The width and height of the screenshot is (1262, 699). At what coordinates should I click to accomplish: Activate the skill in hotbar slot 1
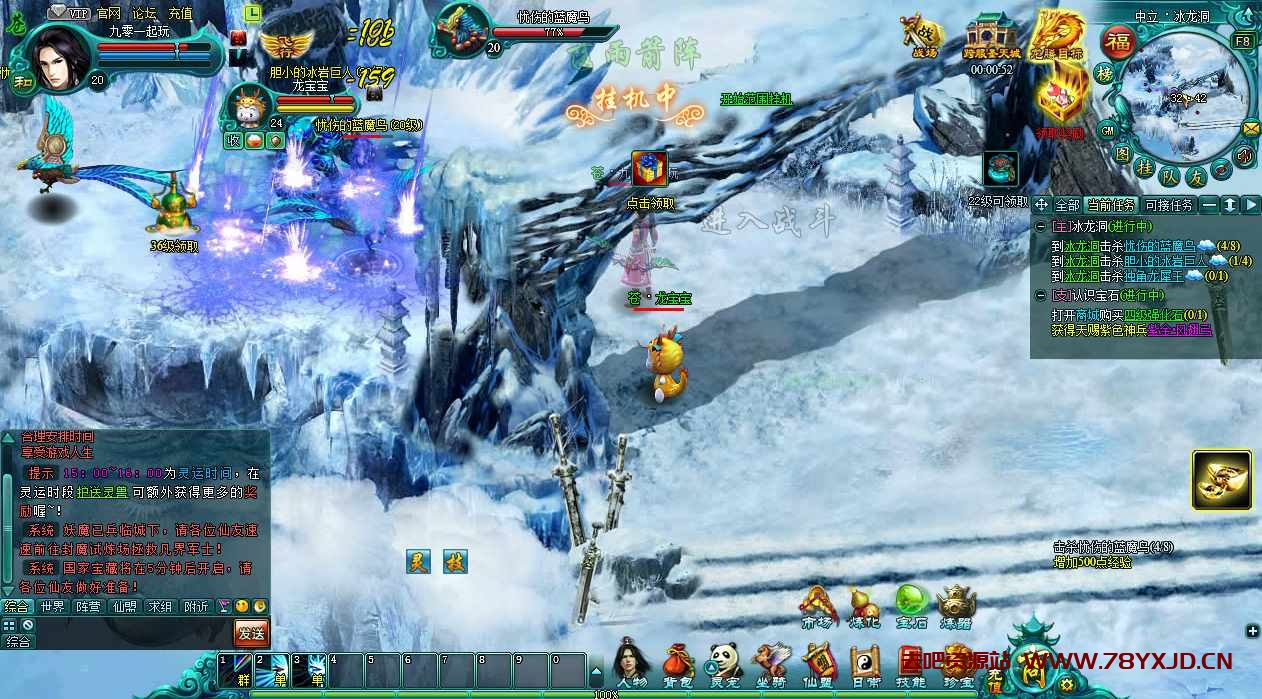[x=236, y=670]
